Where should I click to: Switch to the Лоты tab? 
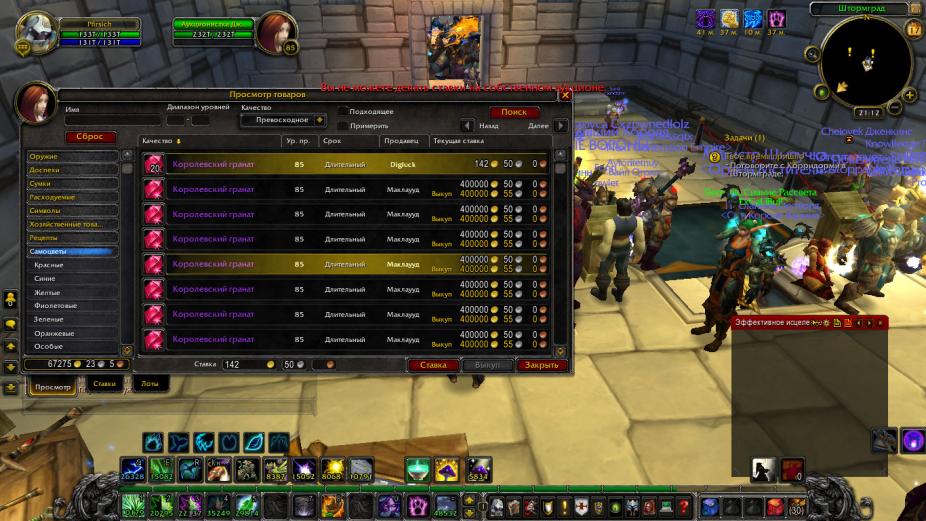(149, 383)
